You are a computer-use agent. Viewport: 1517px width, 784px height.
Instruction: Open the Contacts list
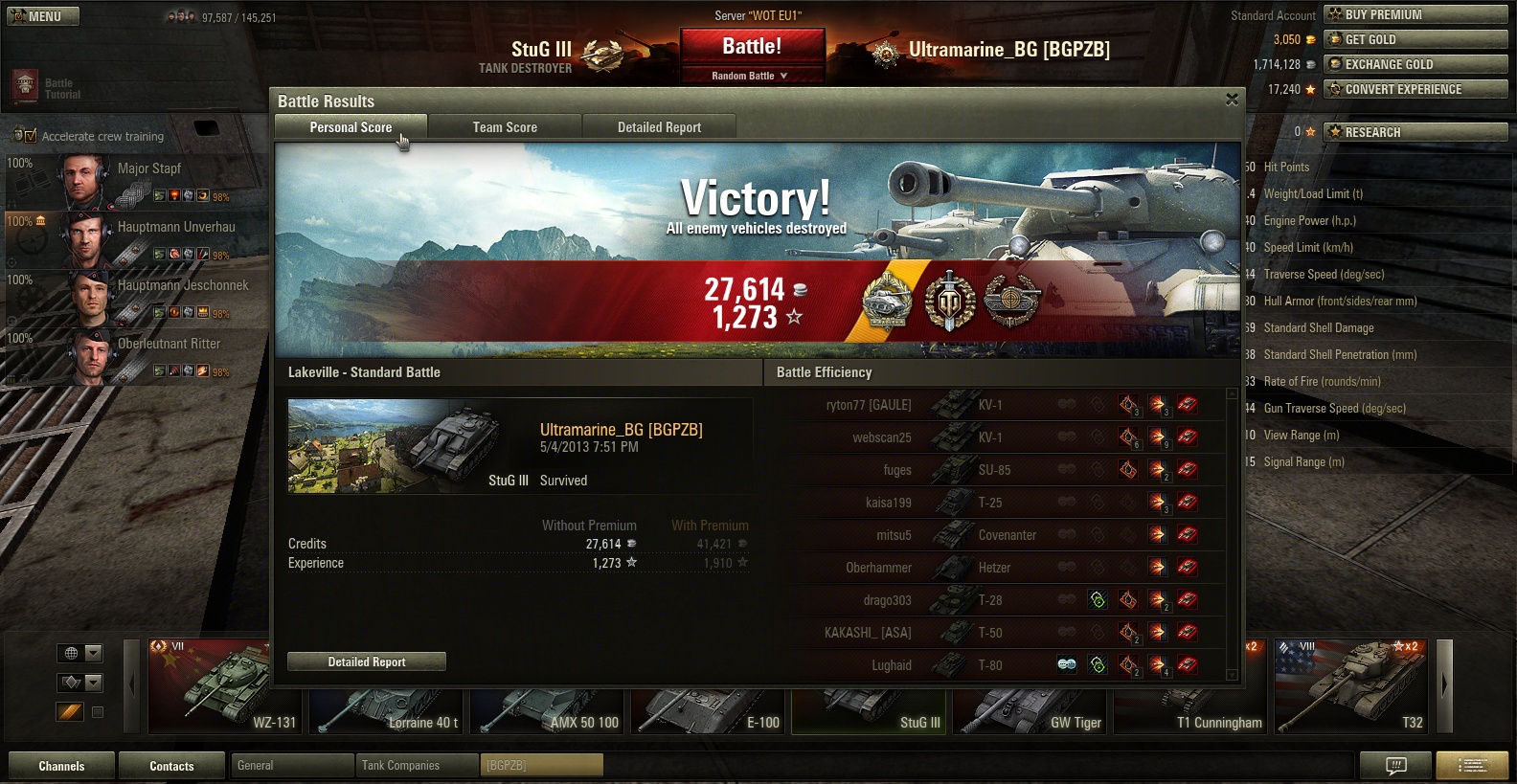click(x=171, y=766)
